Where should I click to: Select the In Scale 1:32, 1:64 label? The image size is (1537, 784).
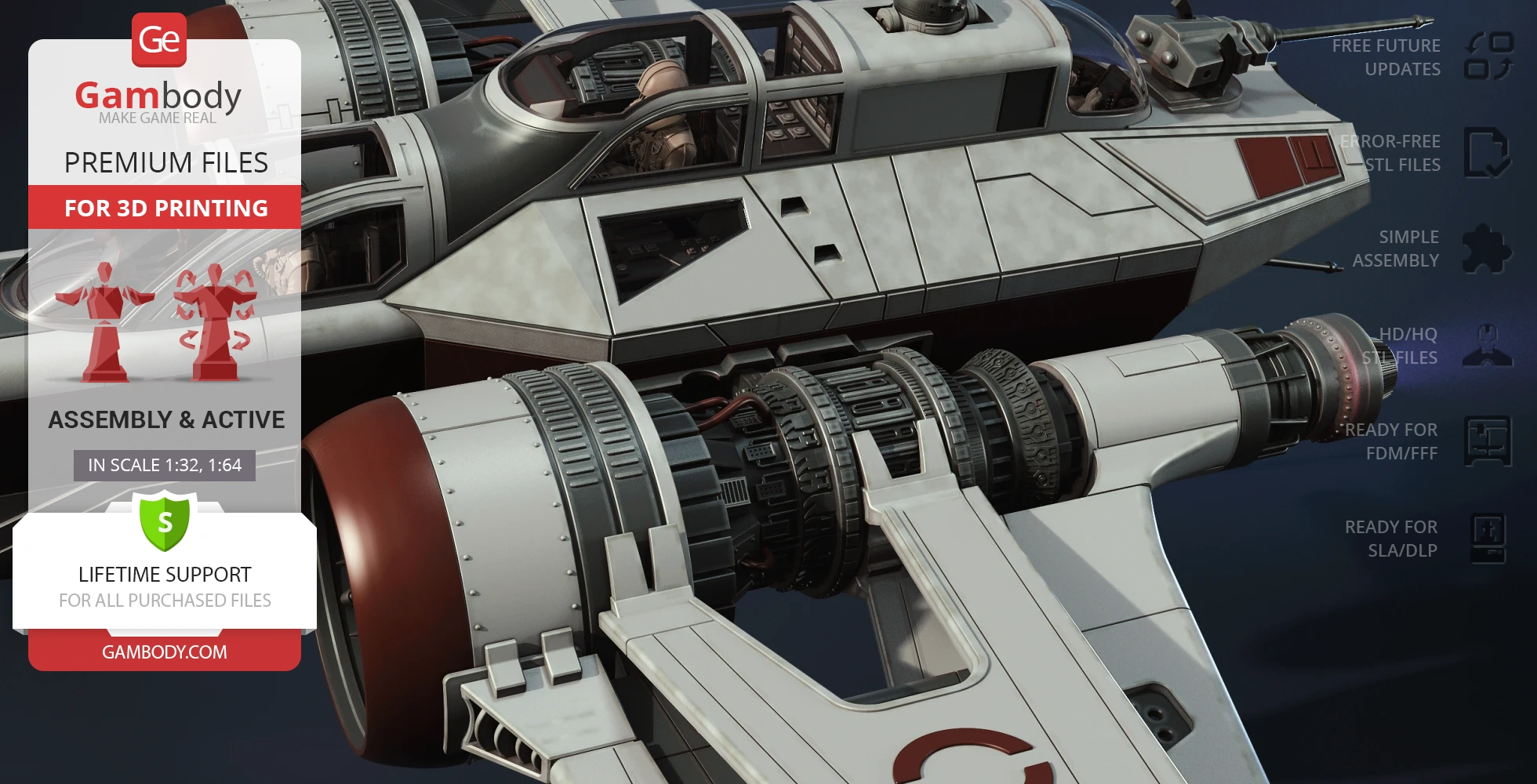pos(165,465)
